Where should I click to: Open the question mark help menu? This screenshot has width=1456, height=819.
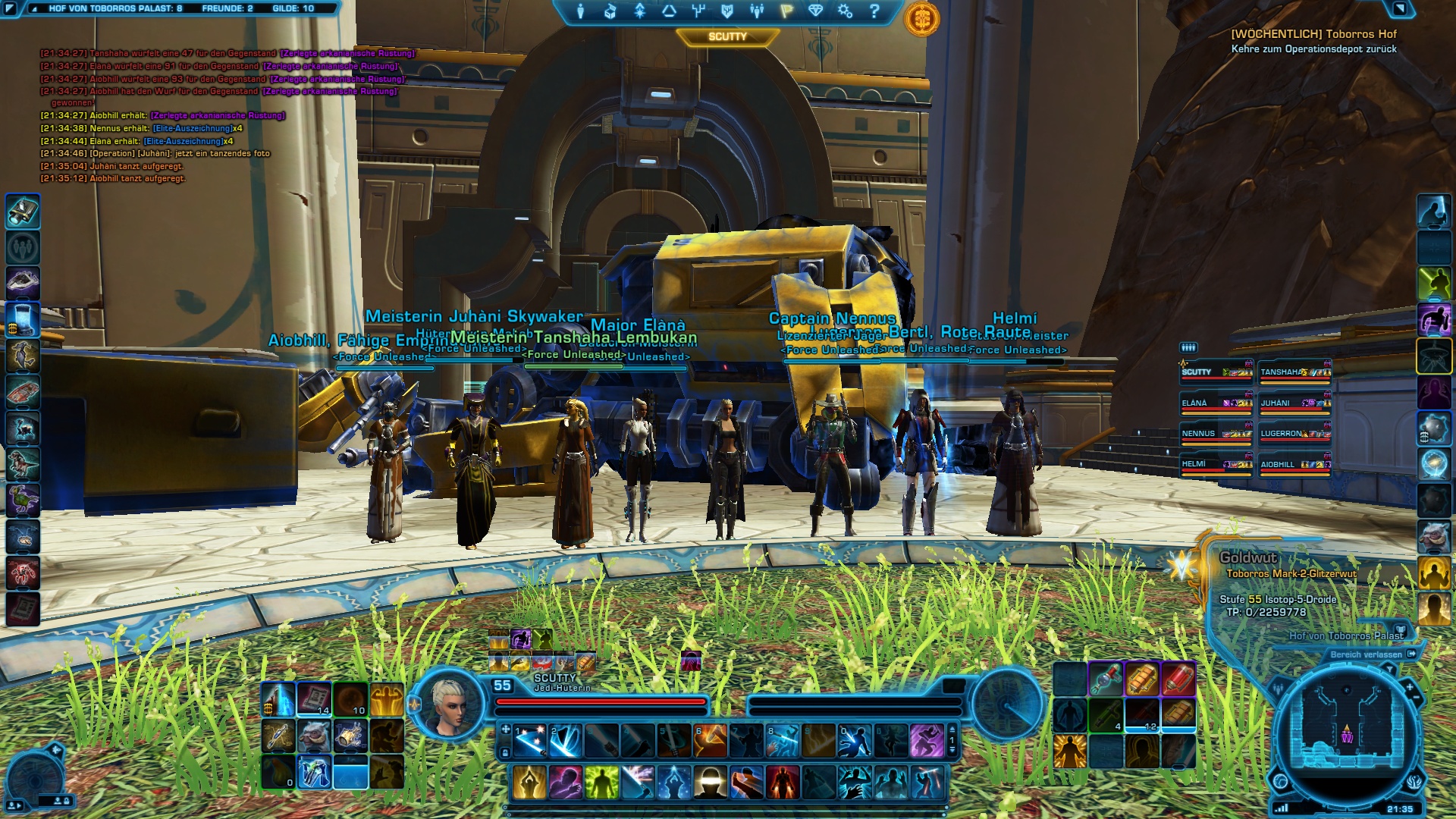pos(874,11)
